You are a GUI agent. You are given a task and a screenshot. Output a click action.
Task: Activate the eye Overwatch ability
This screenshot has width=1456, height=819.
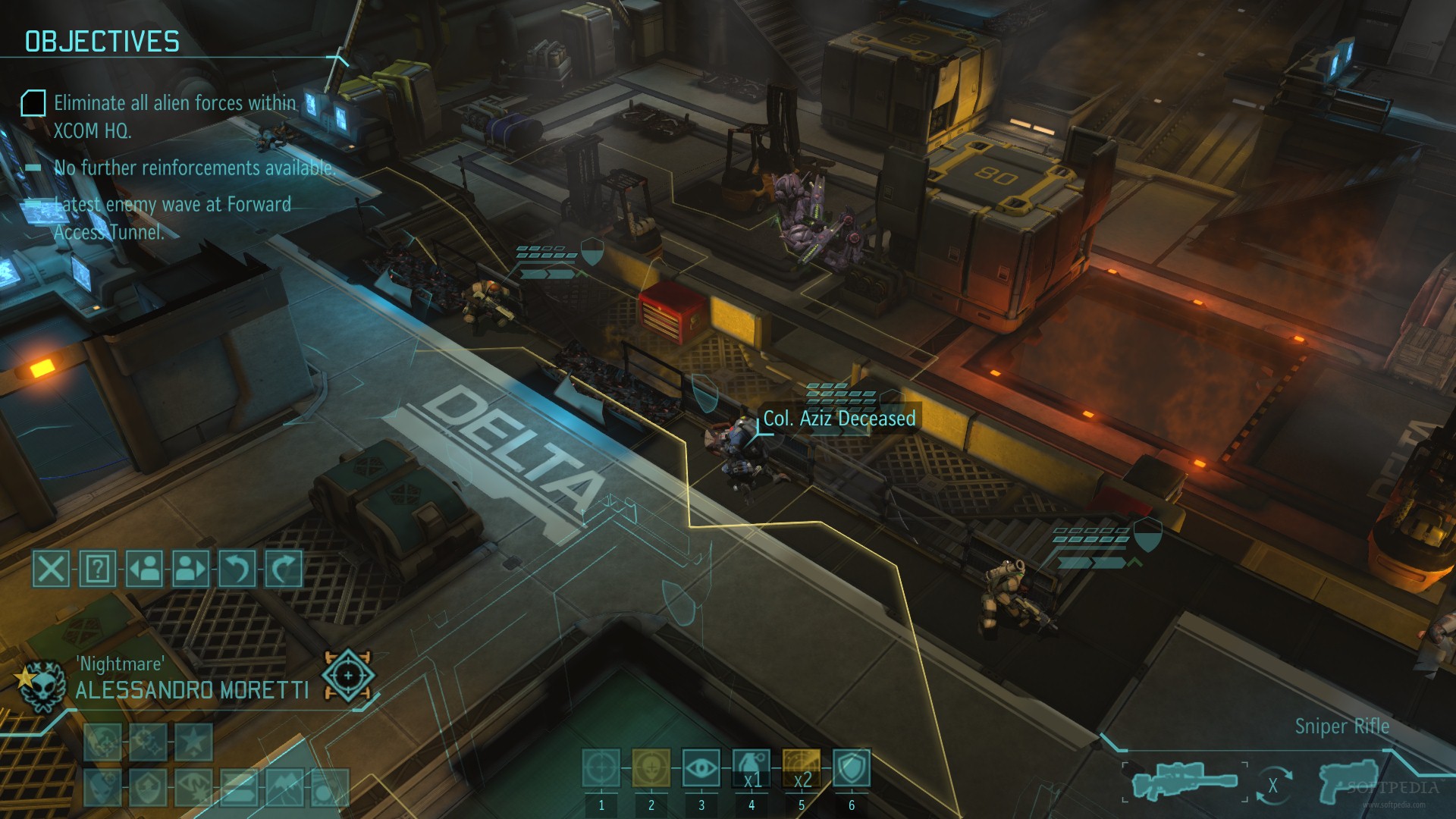(x=701, y=768)
